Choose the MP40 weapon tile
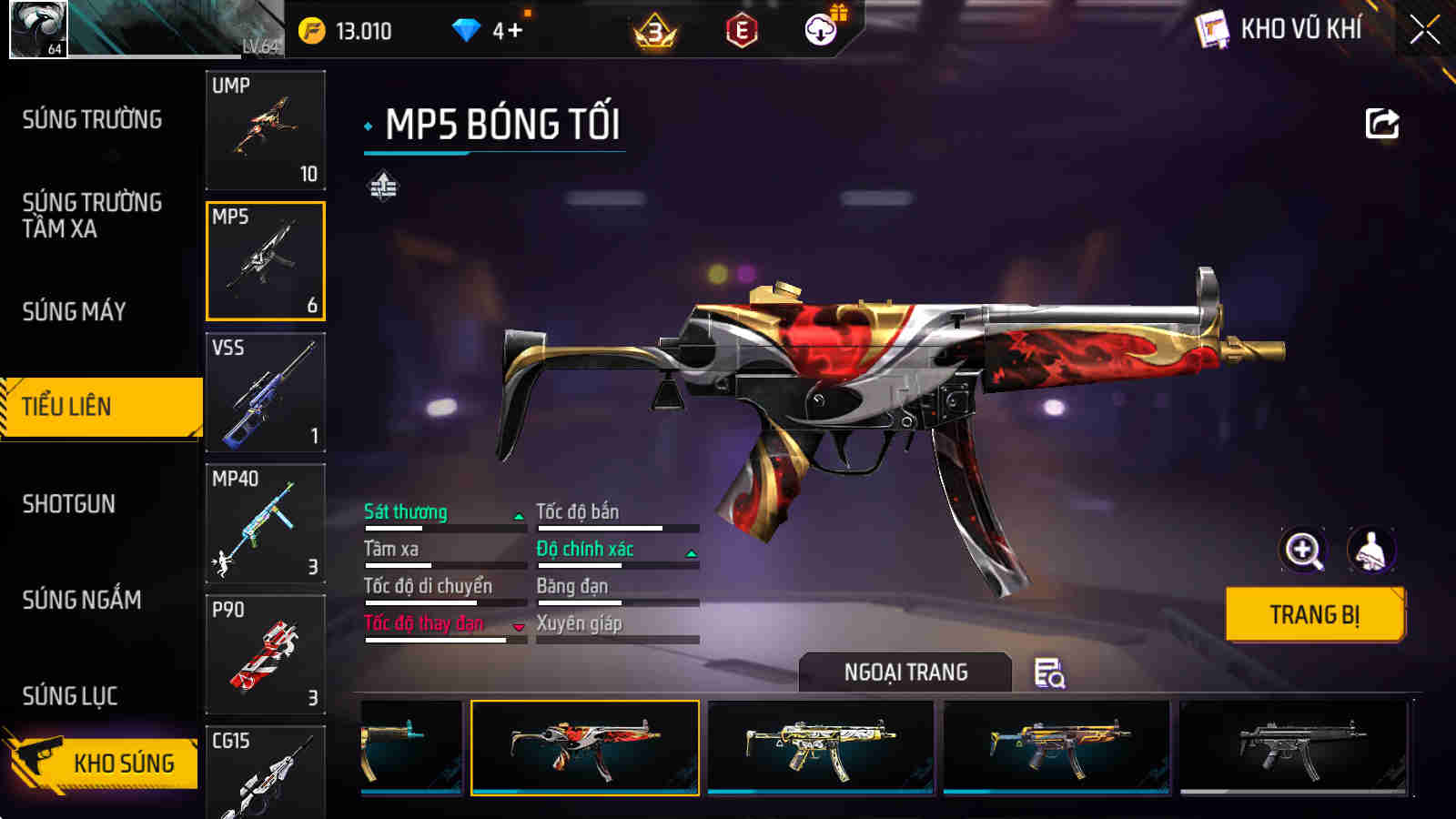Image resolution: width=1456 pixels, height=819 pixels. (265, 523)
